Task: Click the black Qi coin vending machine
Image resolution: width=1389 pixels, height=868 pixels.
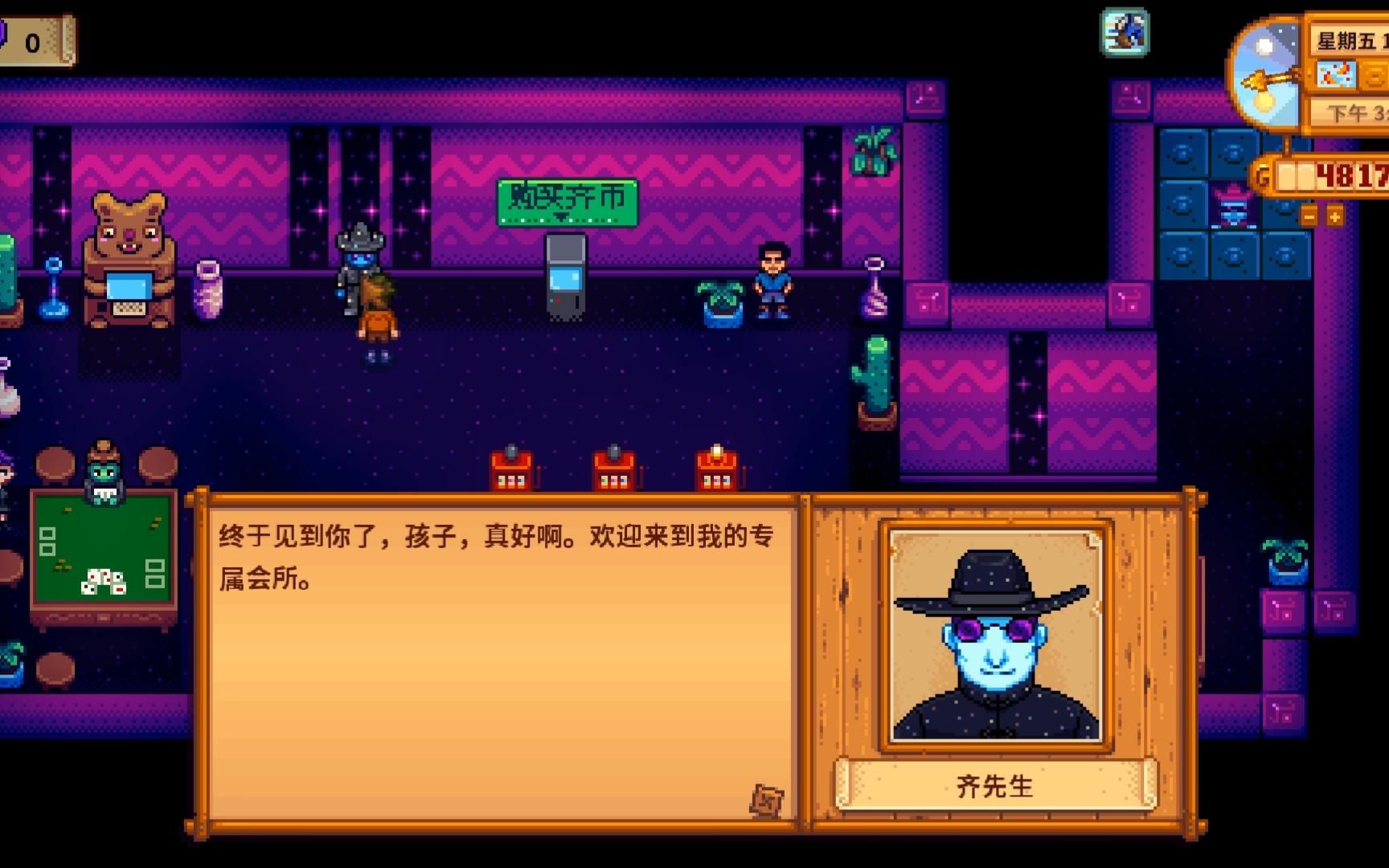Action: coord(567,273)
